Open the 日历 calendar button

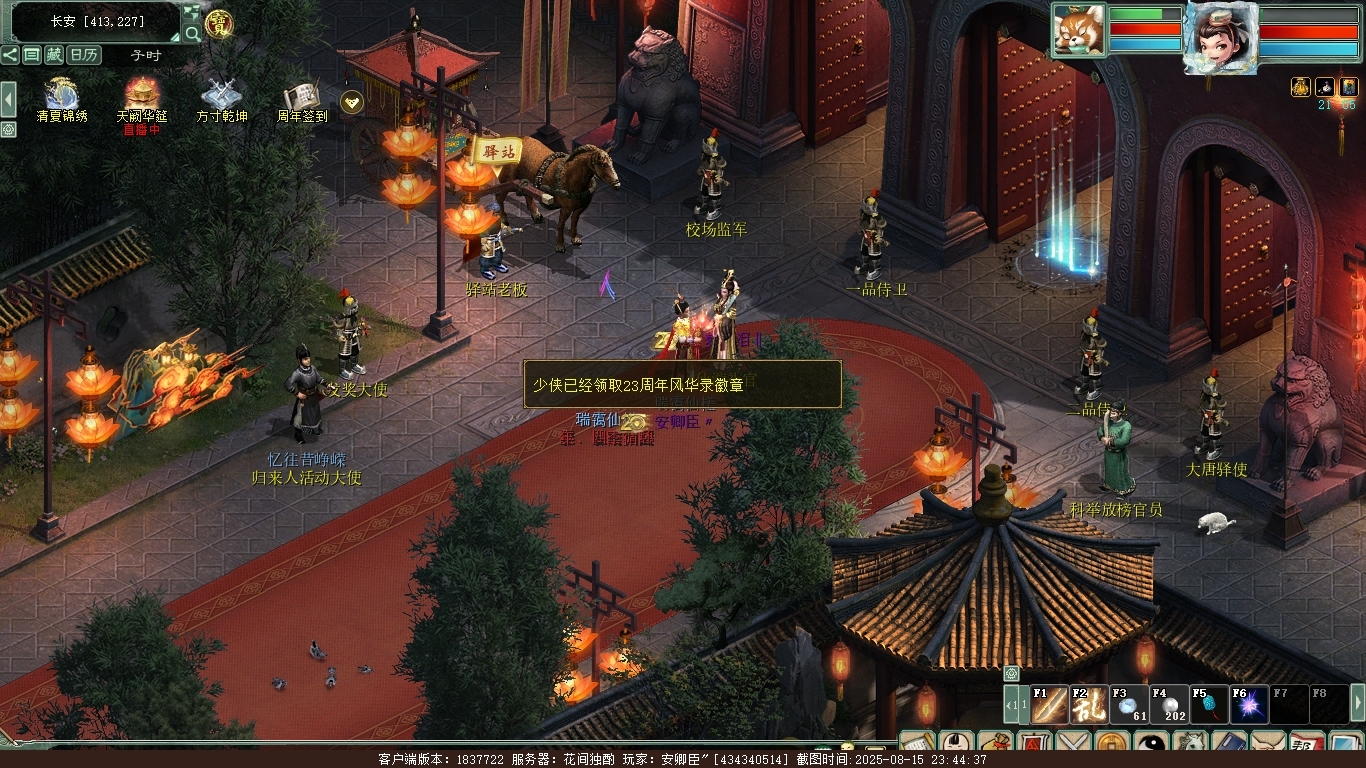click(x=84, y=55)
